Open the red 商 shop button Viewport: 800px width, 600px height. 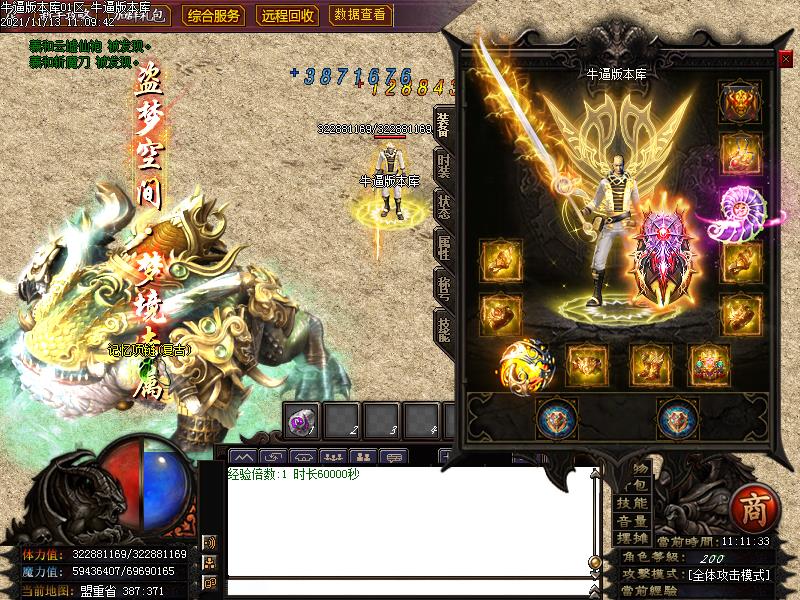(751, 510)
